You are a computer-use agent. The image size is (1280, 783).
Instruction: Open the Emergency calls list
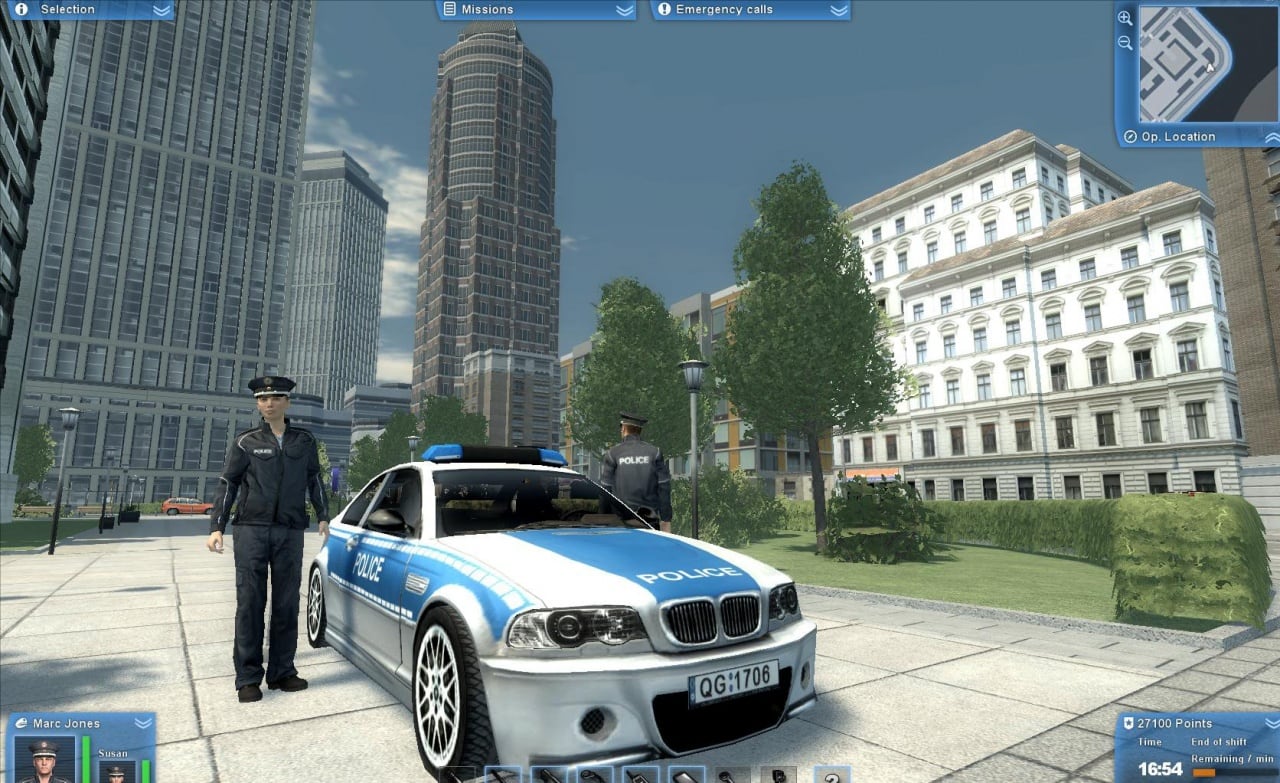(x=839, y=10)
